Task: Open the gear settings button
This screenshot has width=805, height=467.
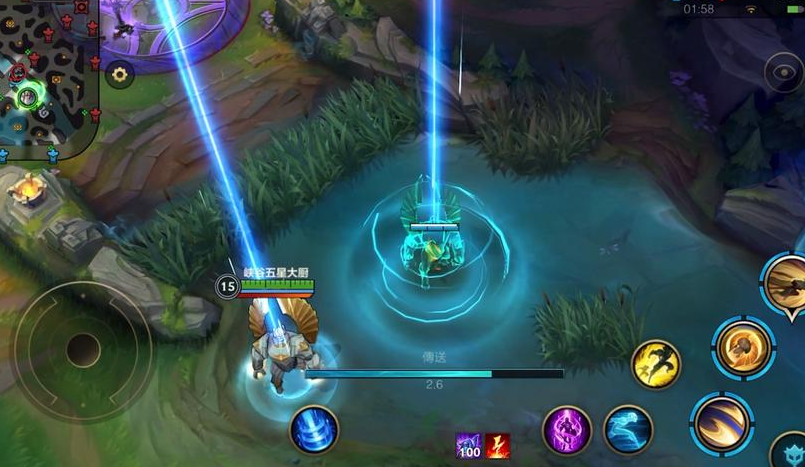Action: tap(120, 74)
